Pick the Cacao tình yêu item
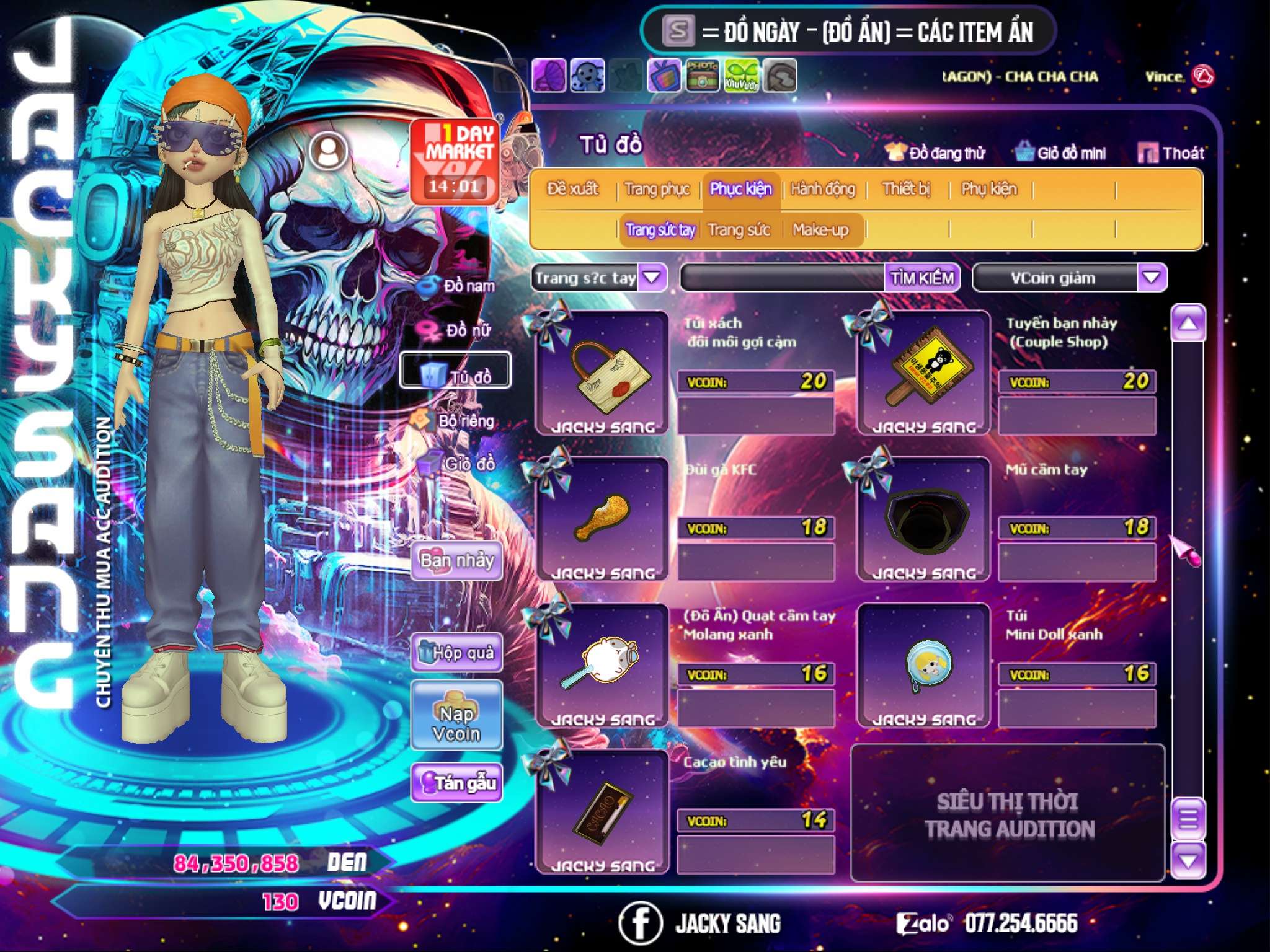Screen dimensions: 1270x952 [x=602, y=809]
